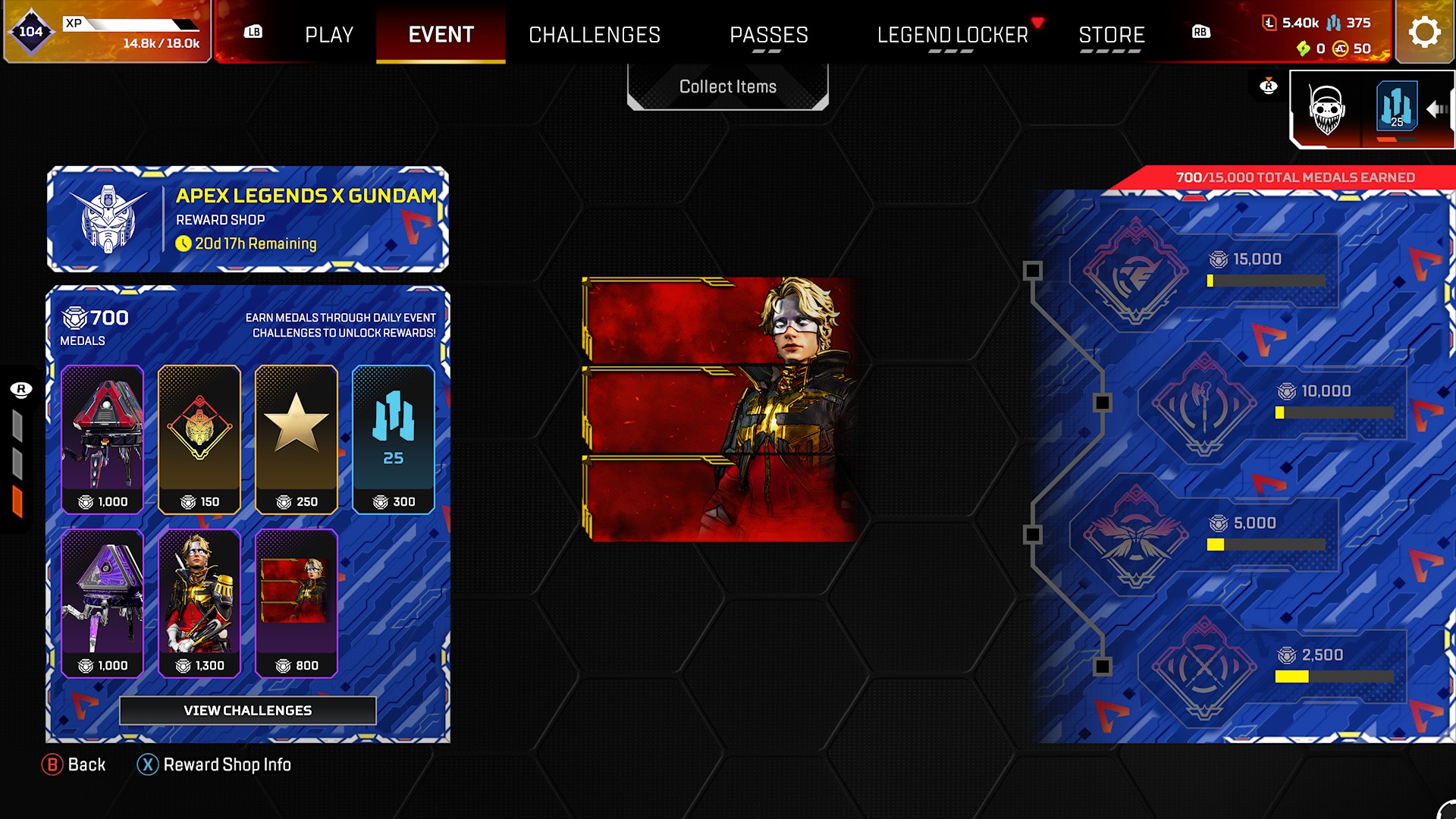Go to the PASSES tab
Screen dimensions: 1456x819
768,35
